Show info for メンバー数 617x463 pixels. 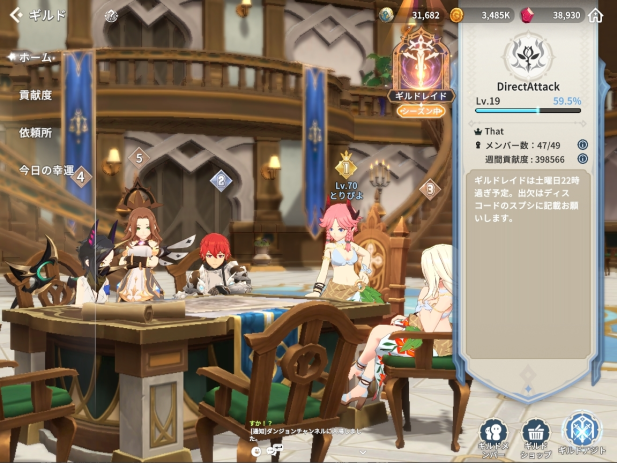click(x=582, y=144)
